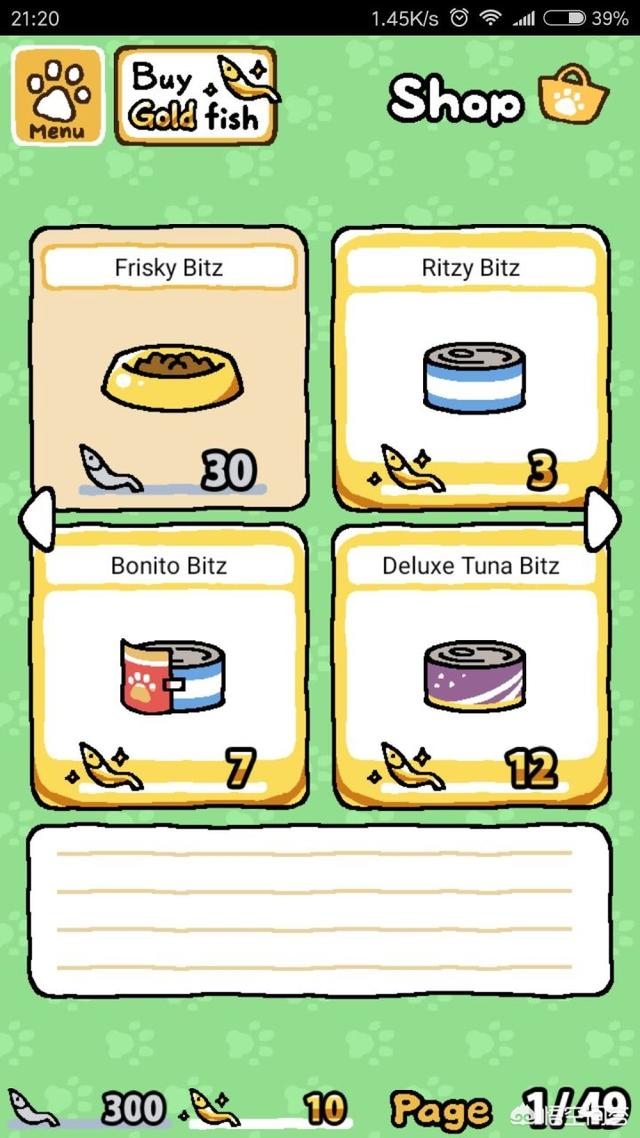Tap the Buy Gold fish button
Viewport: 640px width, 1138px height.
tap(196, 96)
